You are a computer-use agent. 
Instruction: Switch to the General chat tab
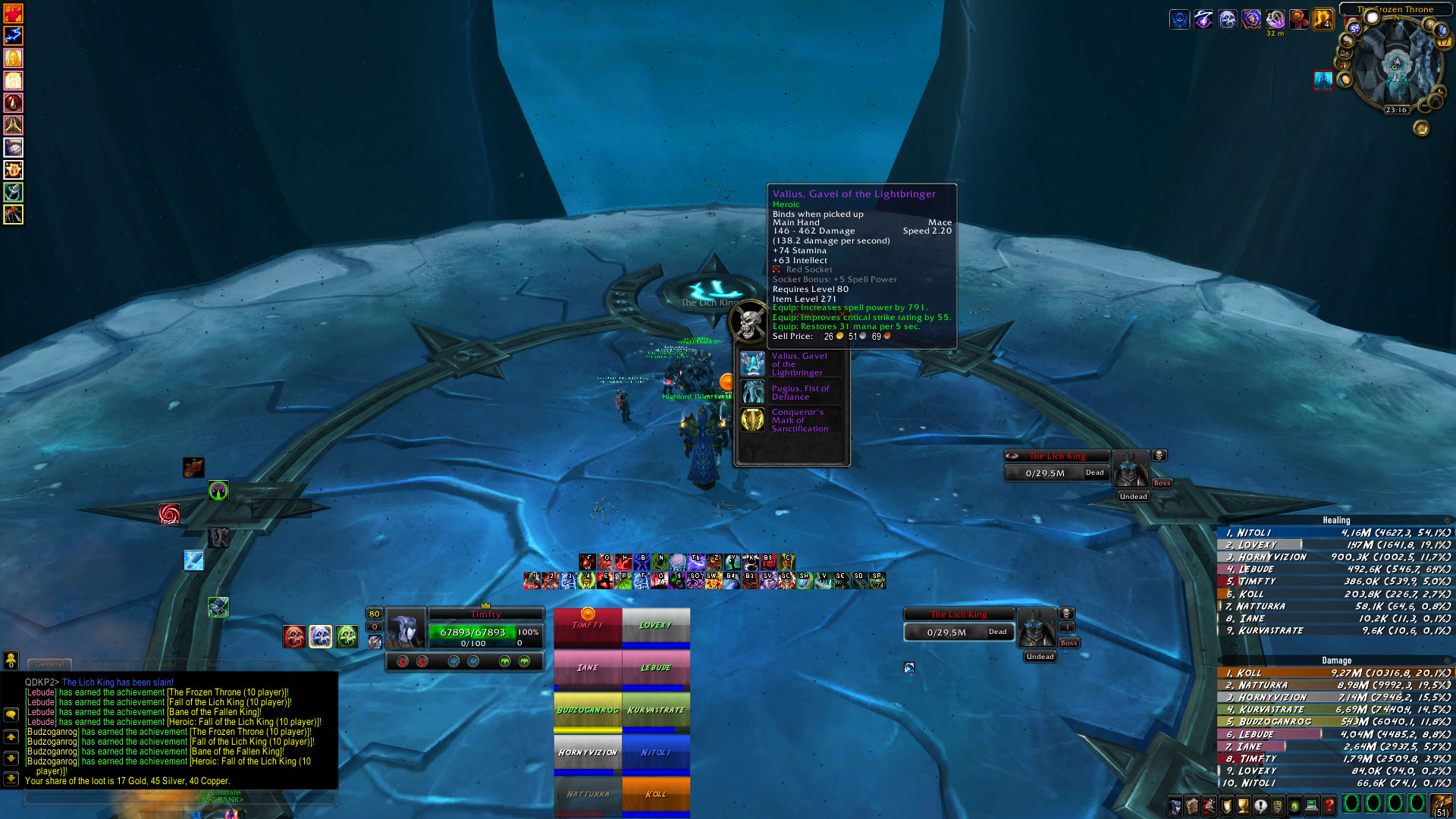50,664
